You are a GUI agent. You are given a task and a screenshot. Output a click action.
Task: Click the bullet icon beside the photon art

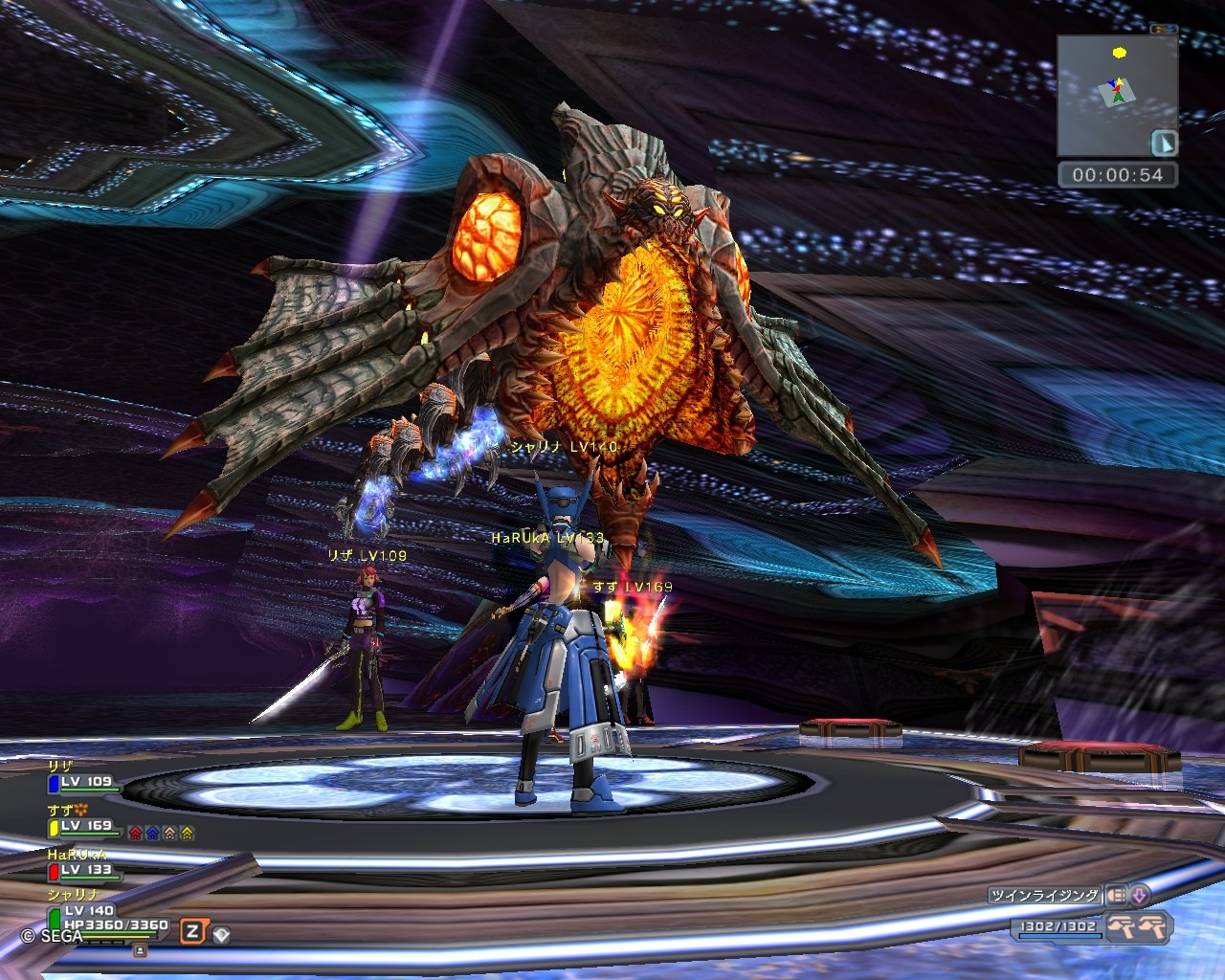[1116, 896]
